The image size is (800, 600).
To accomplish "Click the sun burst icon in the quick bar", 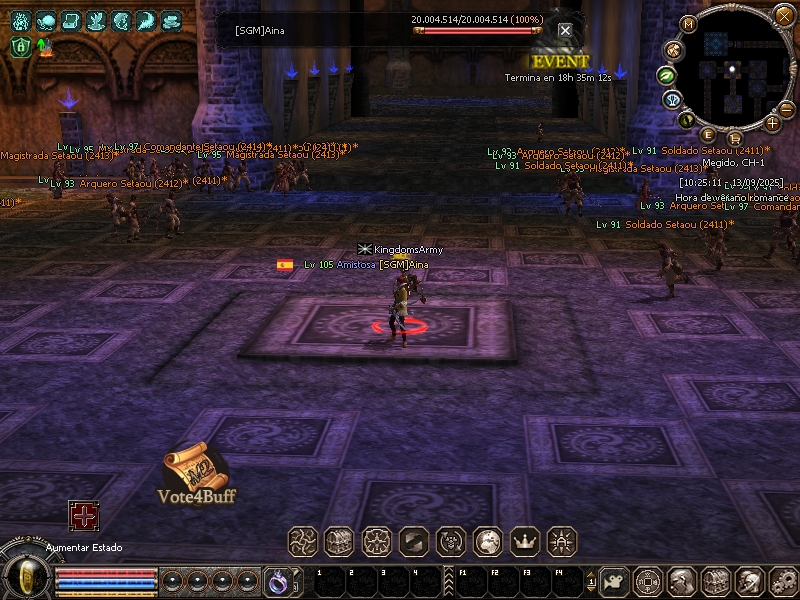I will 563,541.
